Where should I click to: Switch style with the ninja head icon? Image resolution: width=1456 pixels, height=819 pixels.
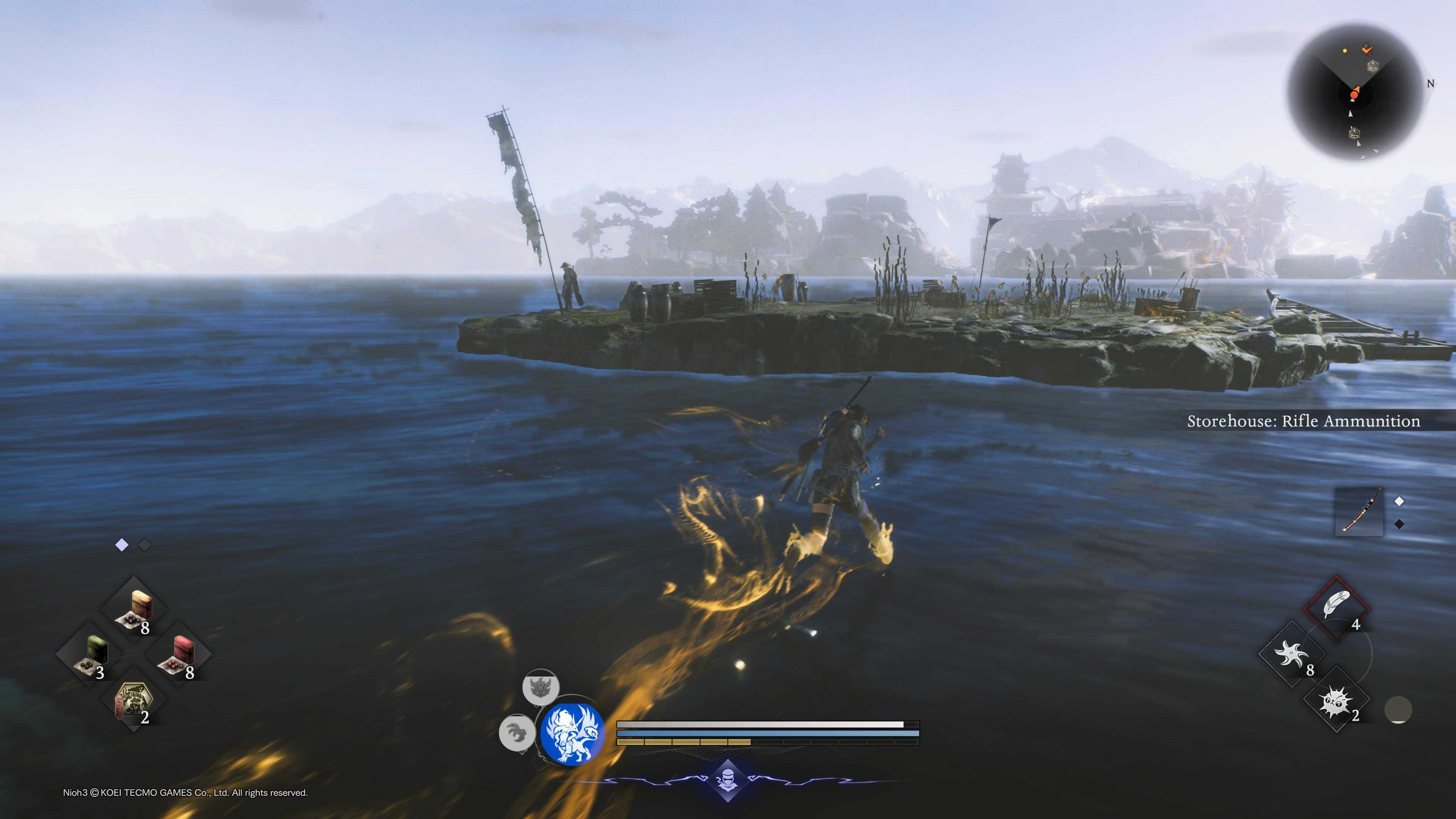[728, 782]
